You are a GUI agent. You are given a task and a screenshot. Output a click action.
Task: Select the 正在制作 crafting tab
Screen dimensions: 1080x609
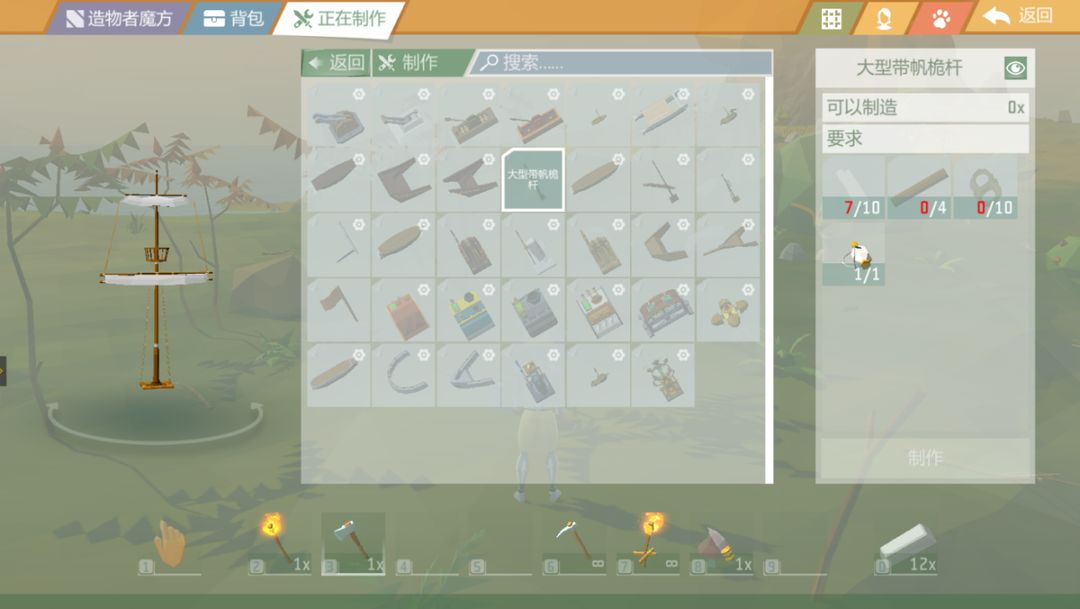coord(340,18)
